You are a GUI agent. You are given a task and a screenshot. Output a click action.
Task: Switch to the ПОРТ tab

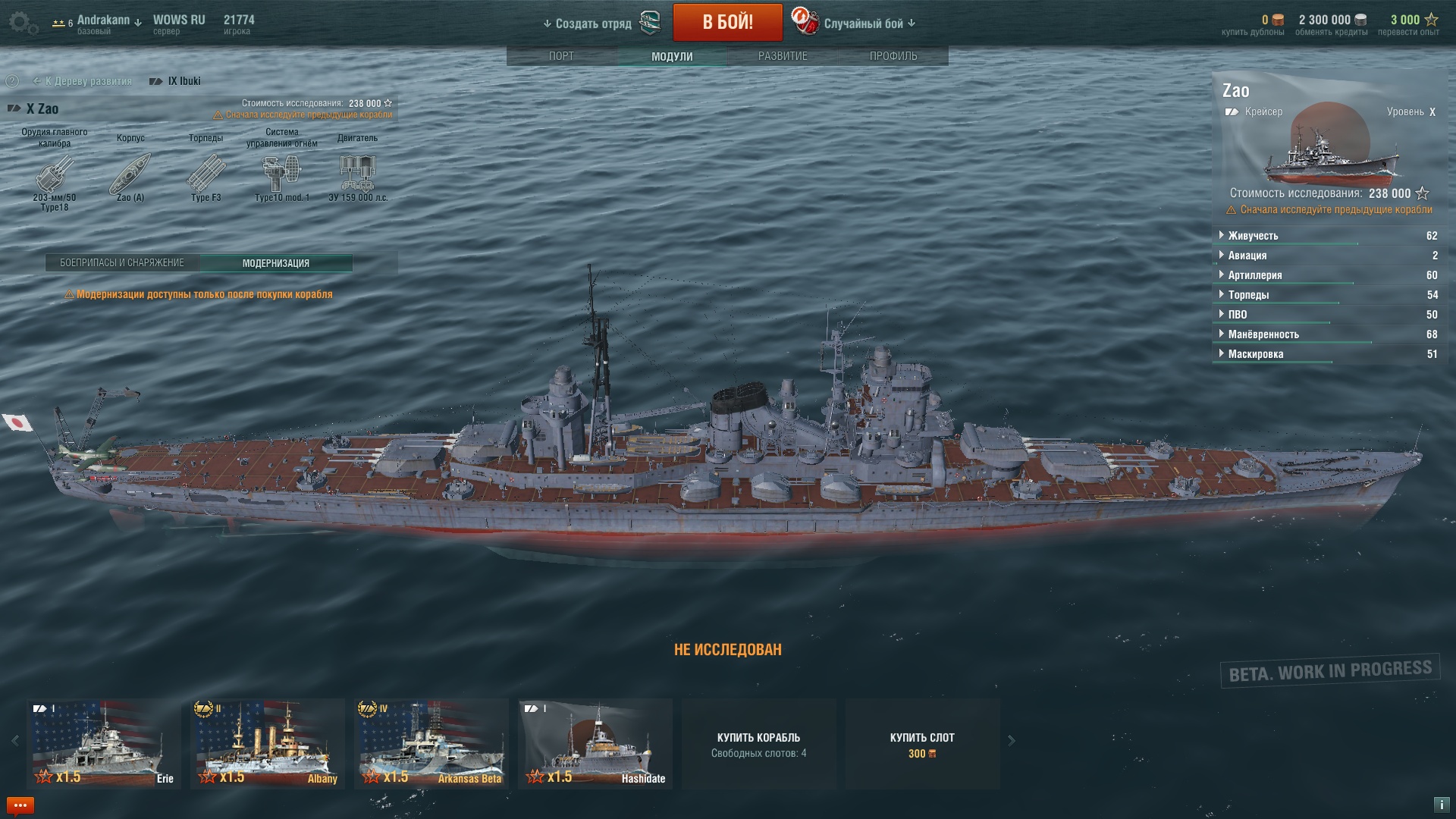click(561, 56)
